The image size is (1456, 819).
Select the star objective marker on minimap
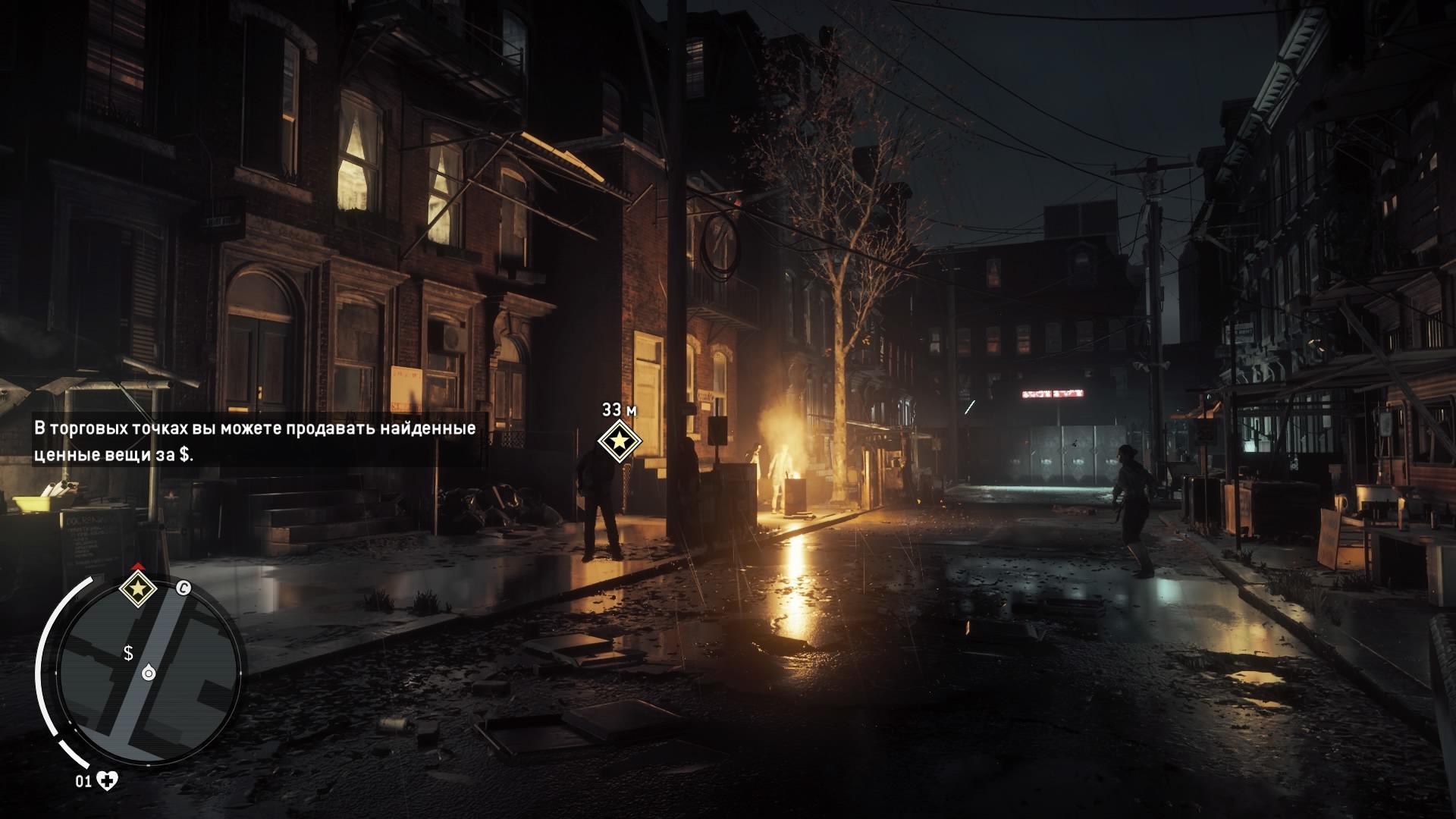pyautogui.click(x=138, y=588)
